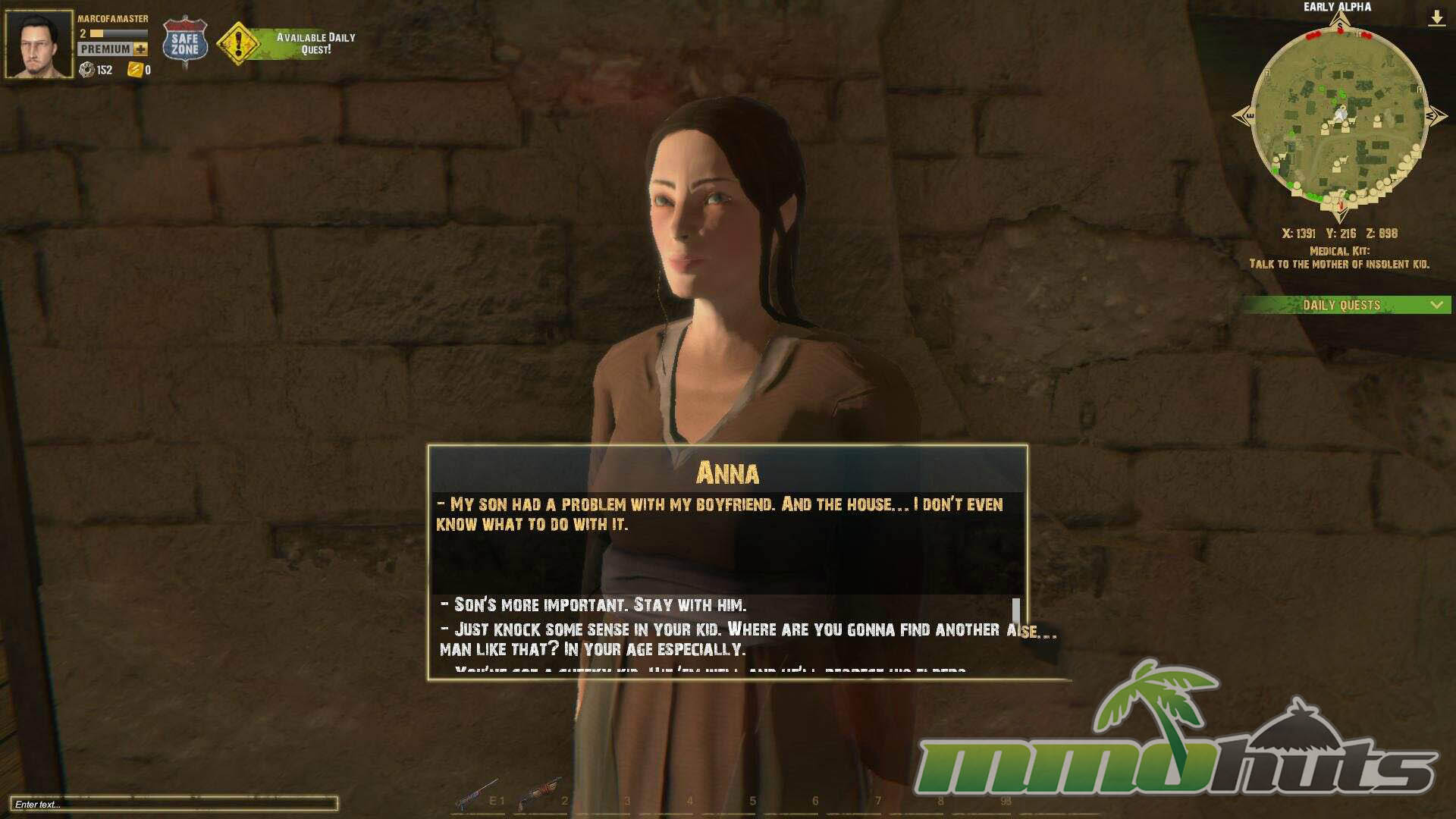The image size is (1456, 819).
Task: Select the Medical Kit quest tracker text
Action: (x=1339, y=258)
